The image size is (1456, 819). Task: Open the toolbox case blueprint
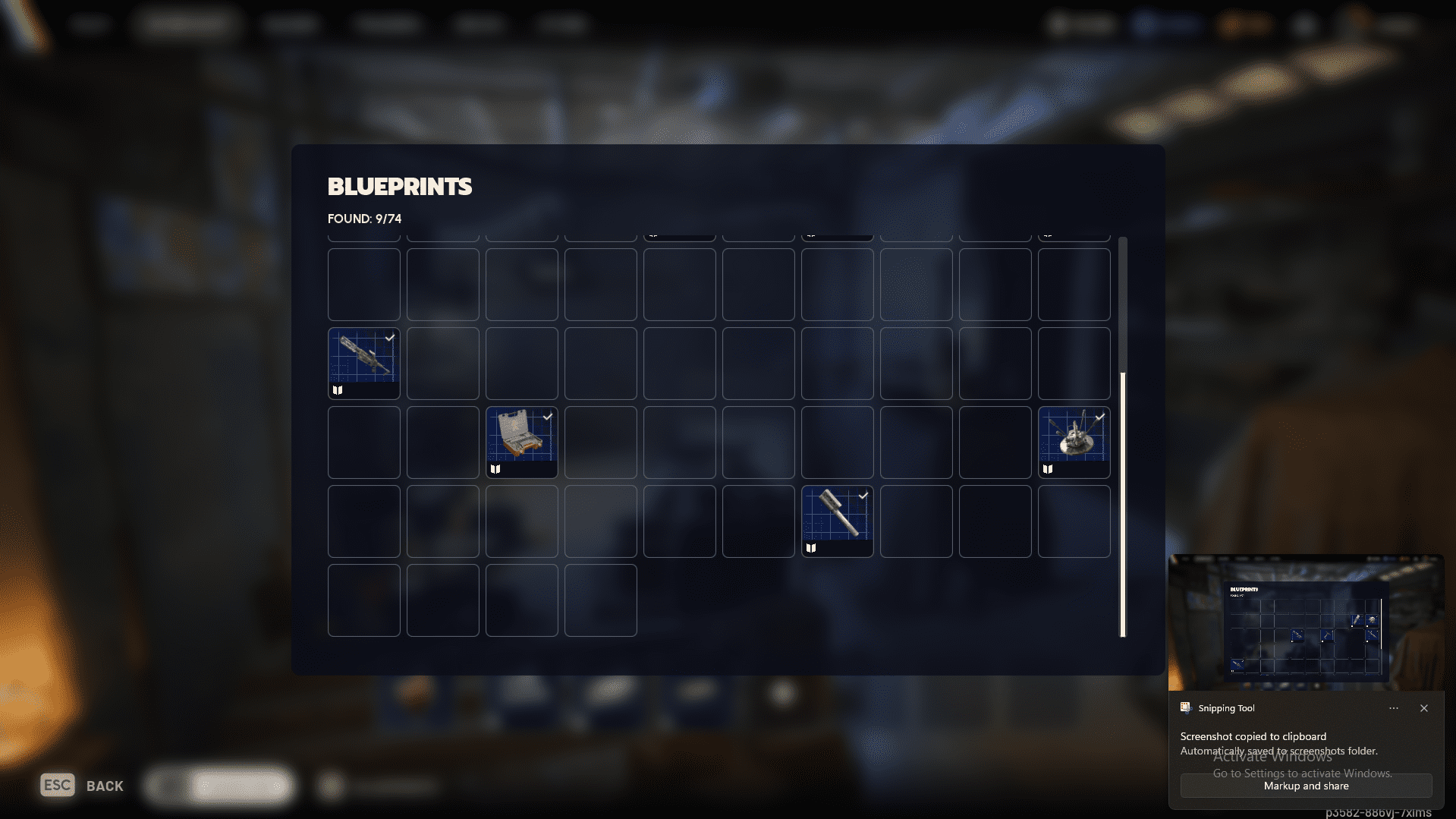click(x=521, y=441)
